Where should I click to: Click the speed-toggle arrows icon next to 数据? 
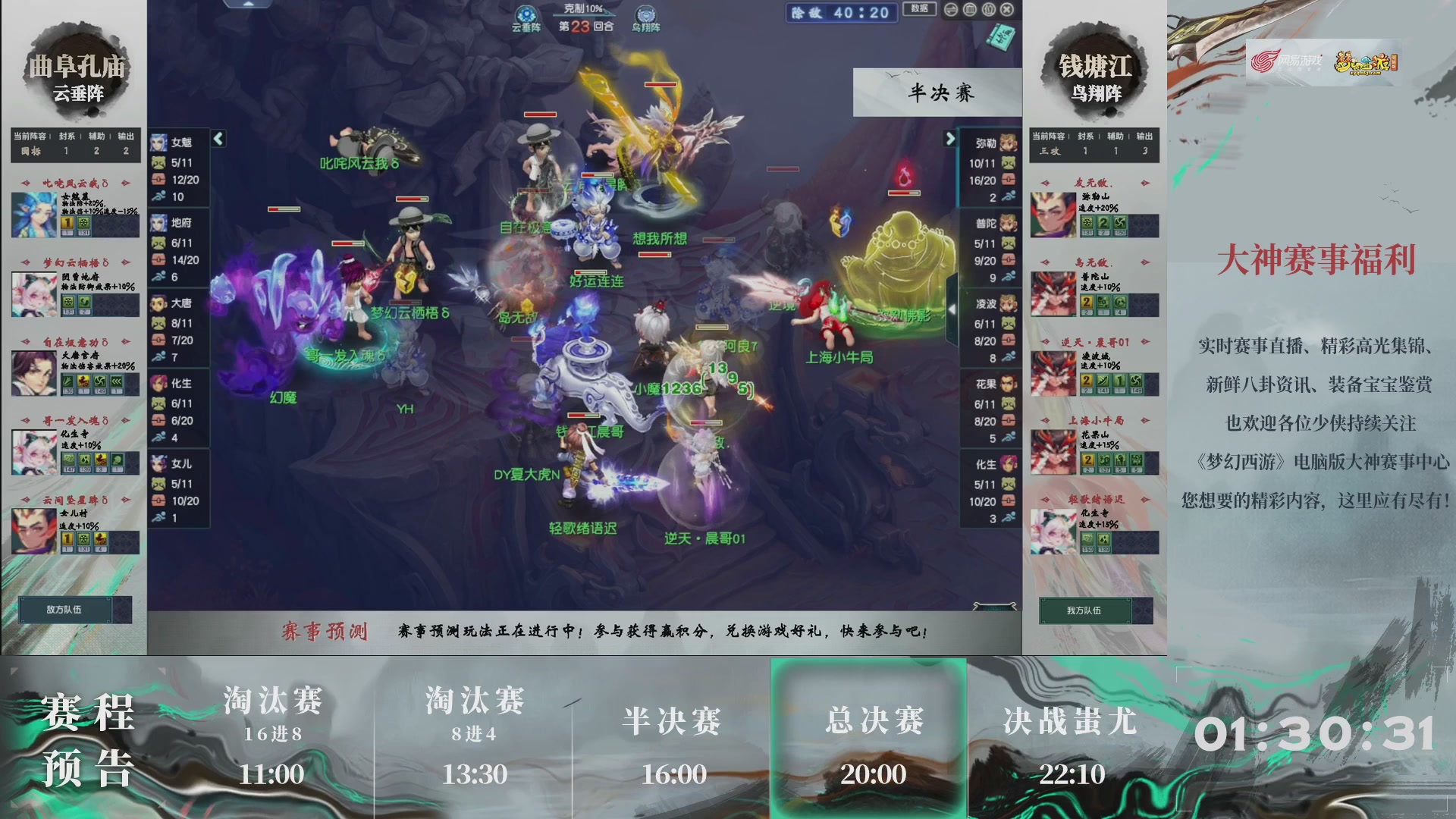(x=952, y=10)
